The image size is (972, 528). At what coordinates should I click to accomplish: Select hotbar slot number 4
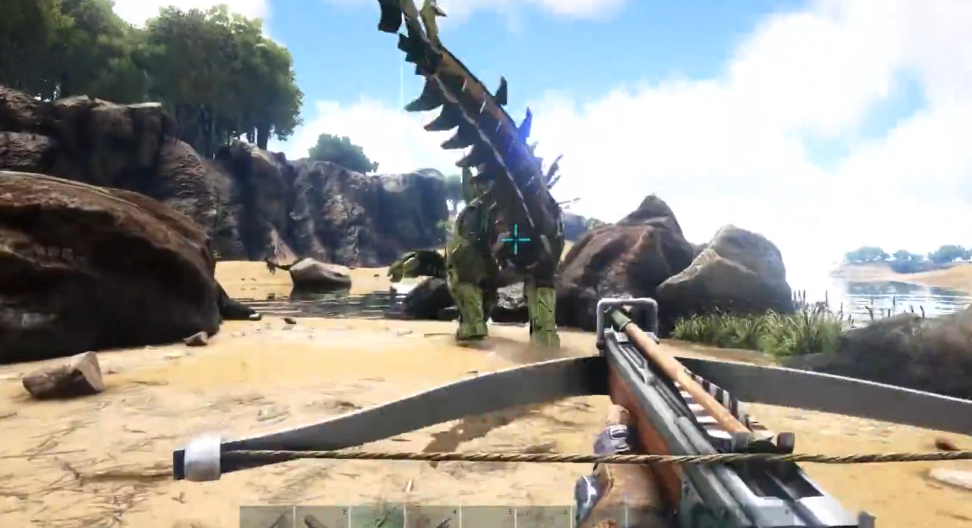click(432, 518)
